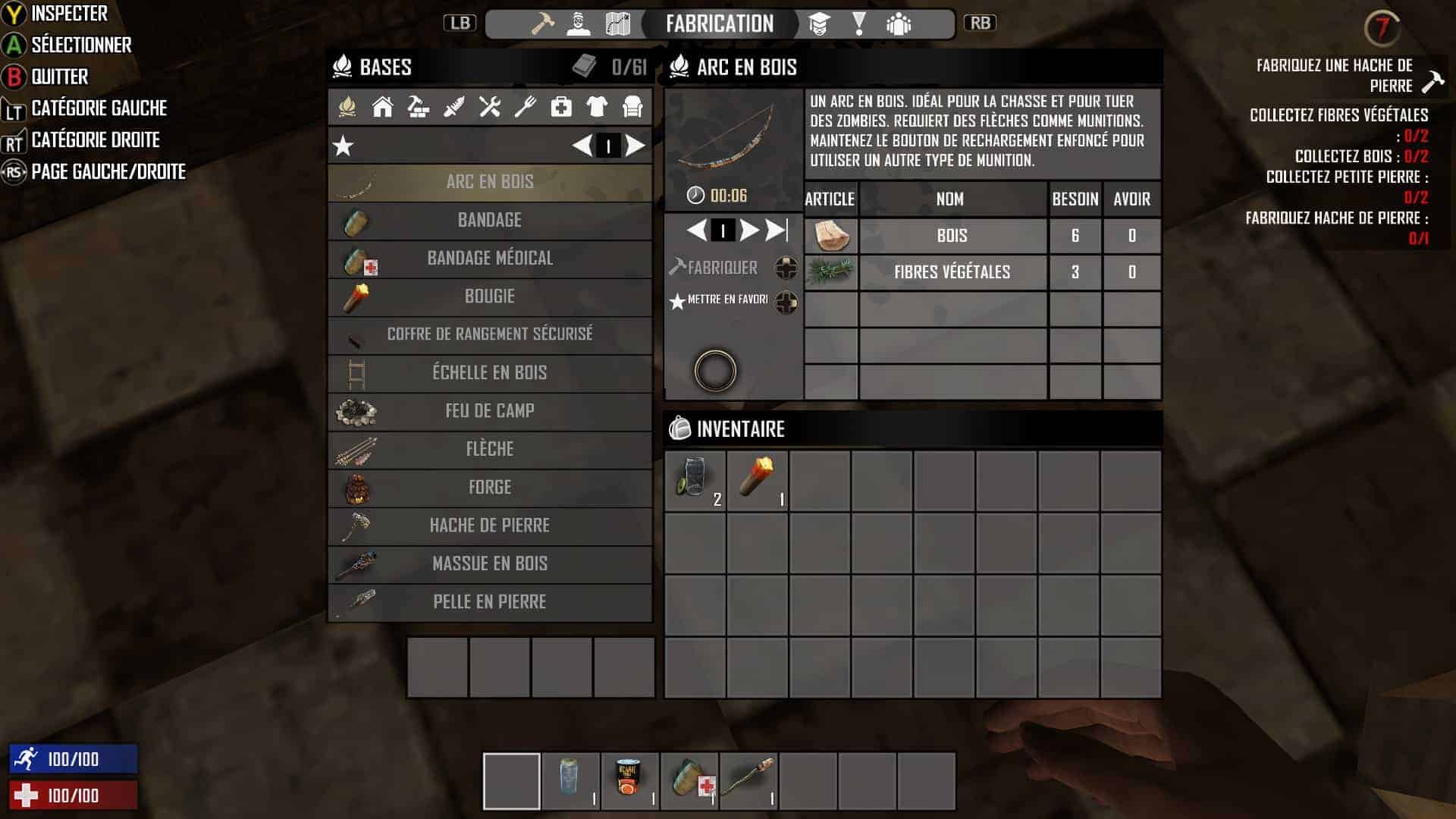
Task: Select the glass jar inventory slot
Action: (695, 480)
